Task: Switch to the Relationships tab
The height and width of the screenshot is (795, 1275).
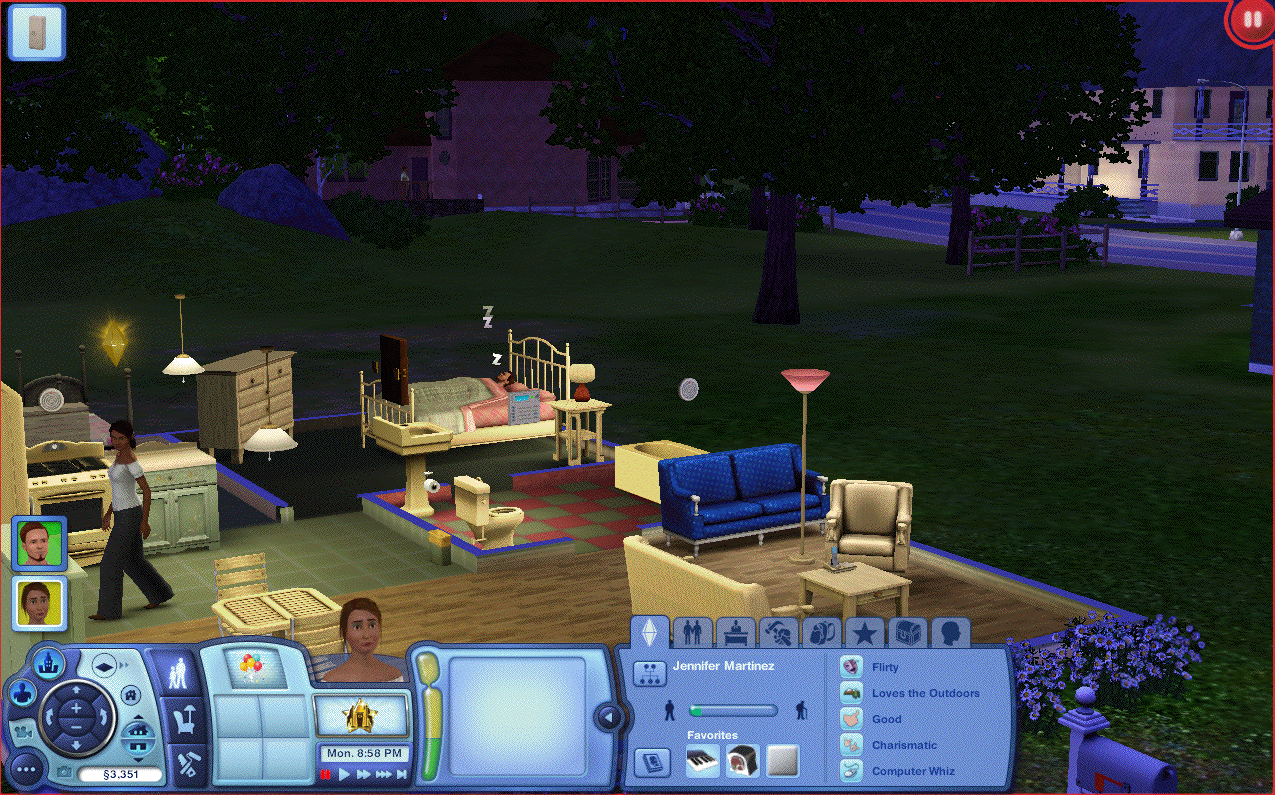Action: 692,632
